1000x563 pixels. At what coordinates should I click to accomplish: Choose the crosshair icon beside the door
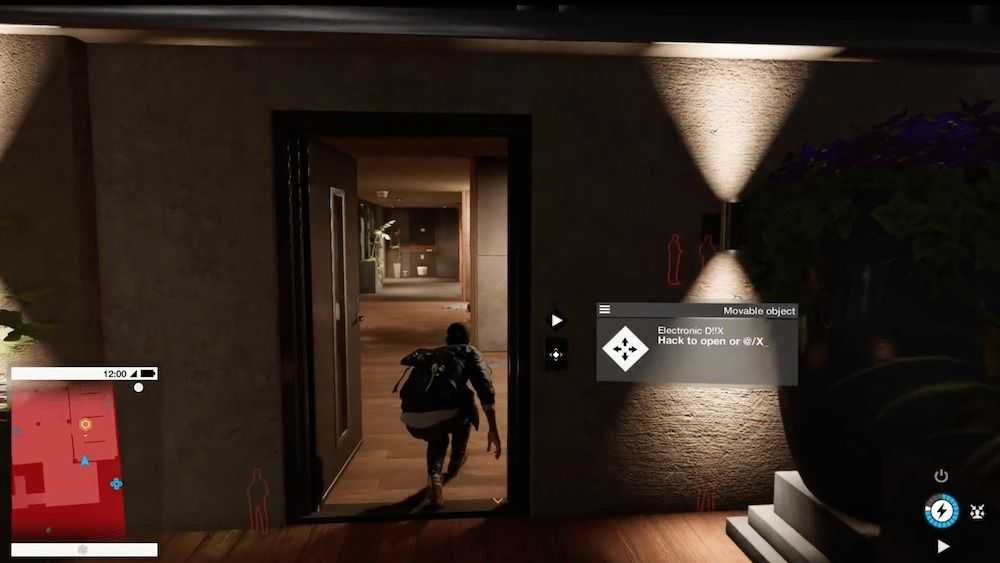coord(557,353)
